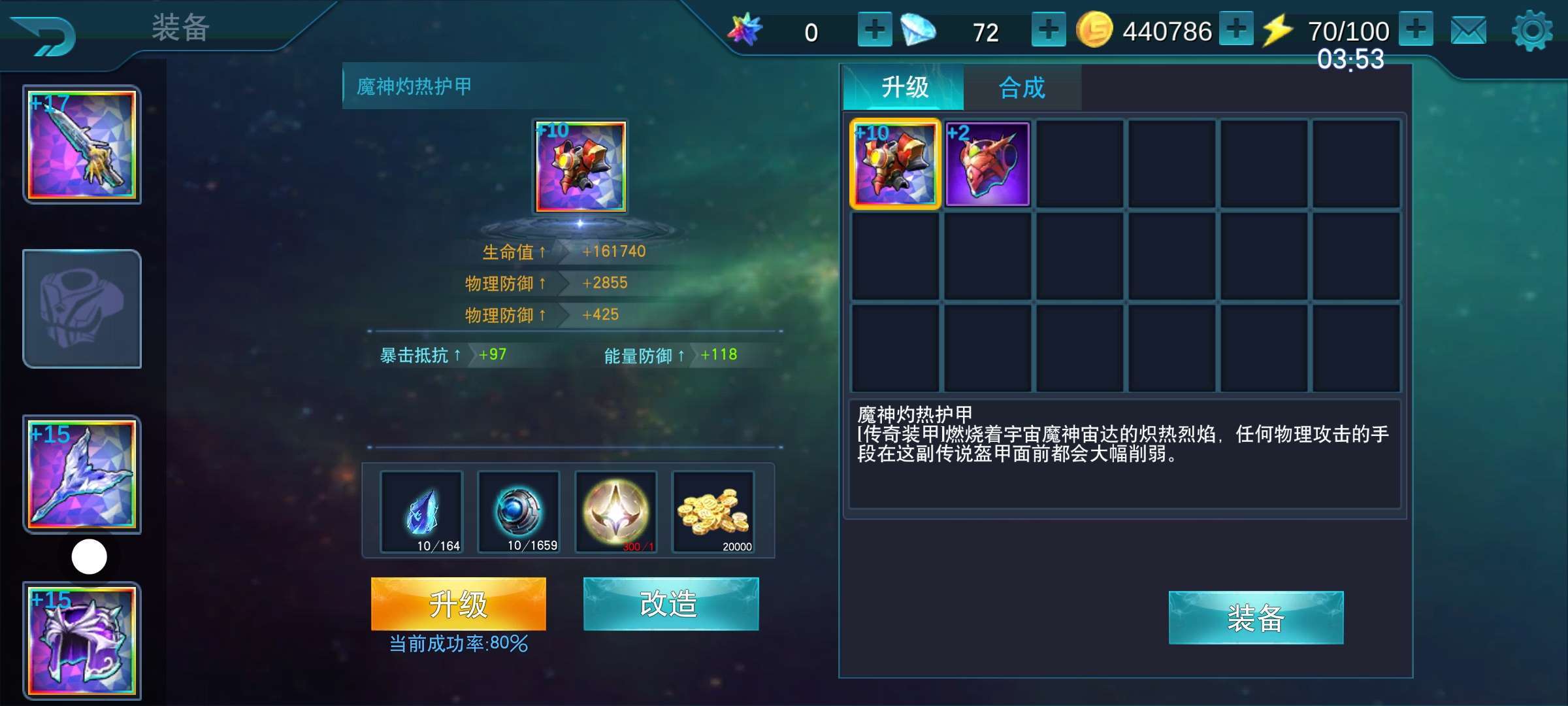Inspect the blue crystal upgrade material
1568x706 pixels.
421,512
